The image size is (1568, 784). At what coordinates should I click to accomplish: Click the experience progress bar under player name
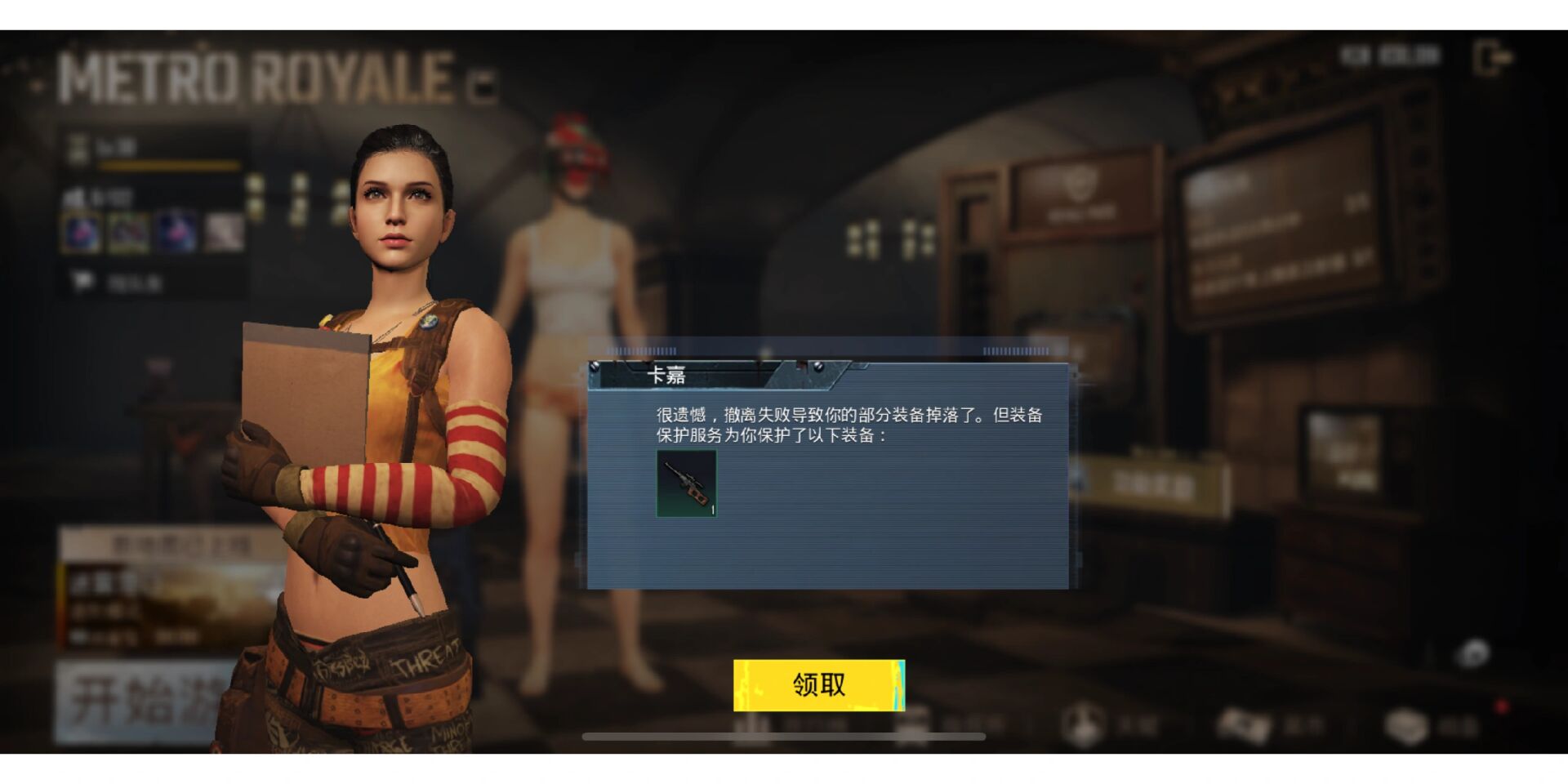point(170,166)
